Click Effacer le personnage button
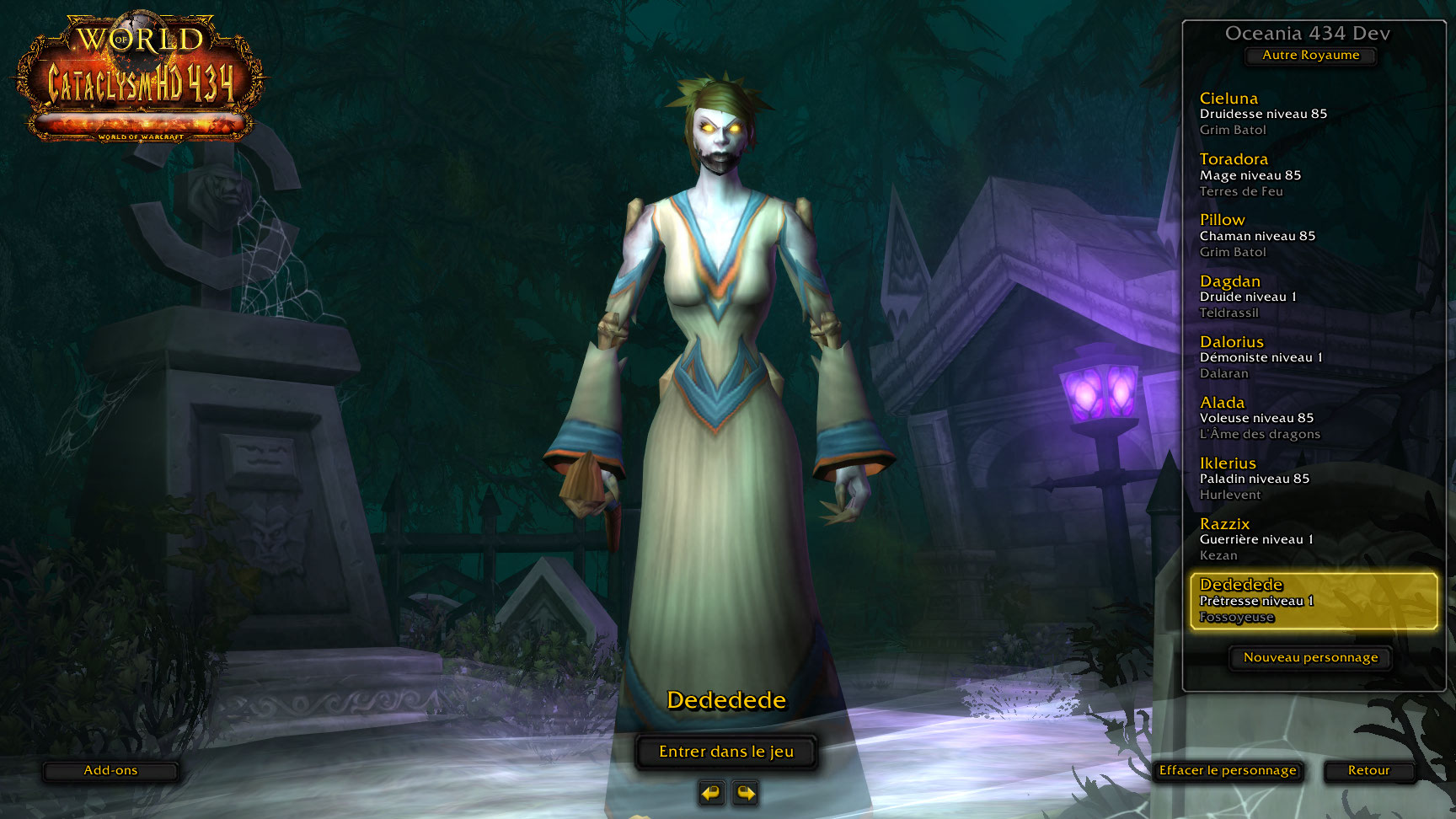The width and height of the screenshot is (1456, 819). 1227,771
